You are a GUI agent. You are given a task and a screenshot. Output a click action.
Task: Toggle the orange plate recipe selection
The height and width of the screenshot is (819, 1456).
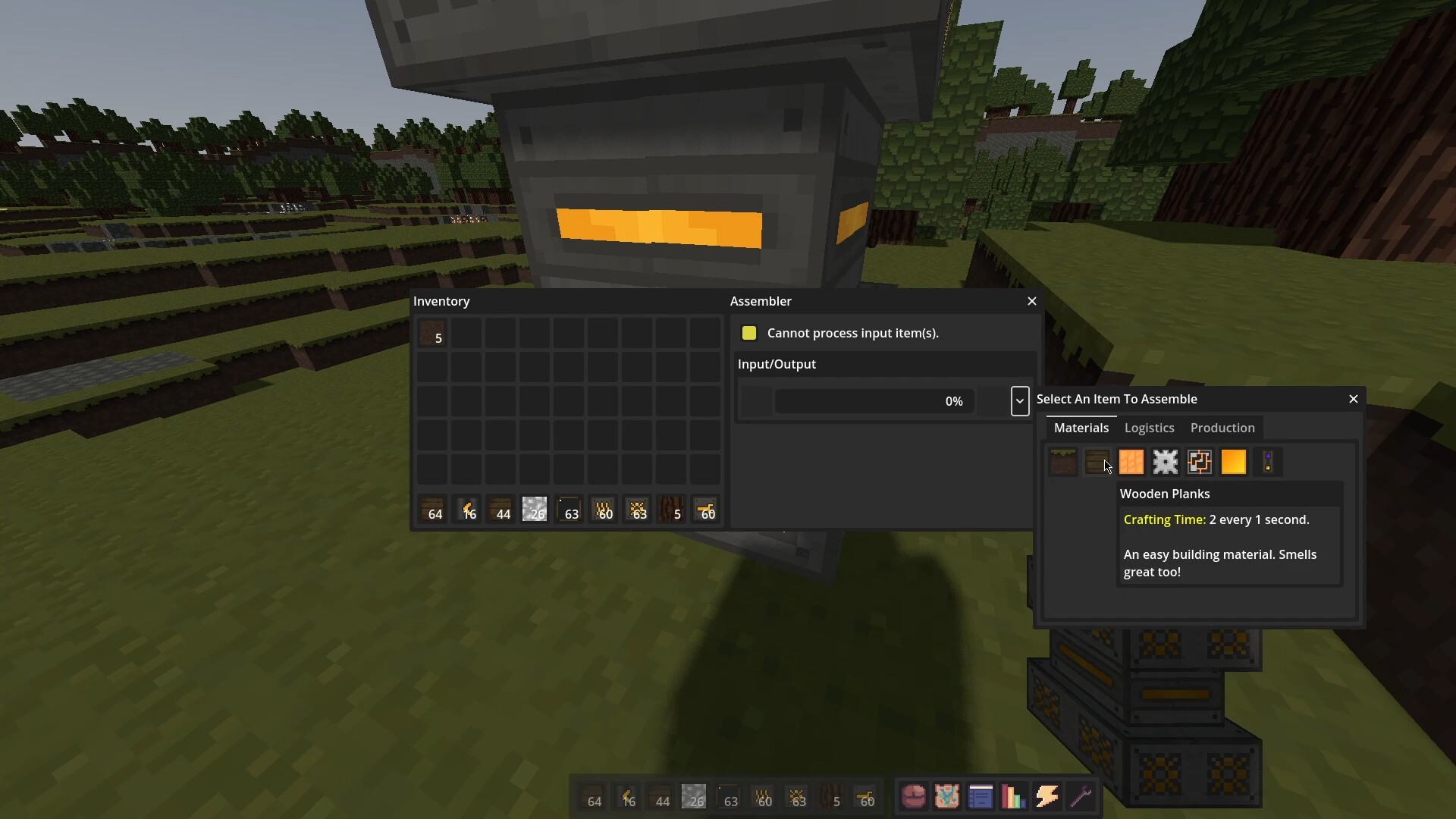click(x=1131, y=462)
